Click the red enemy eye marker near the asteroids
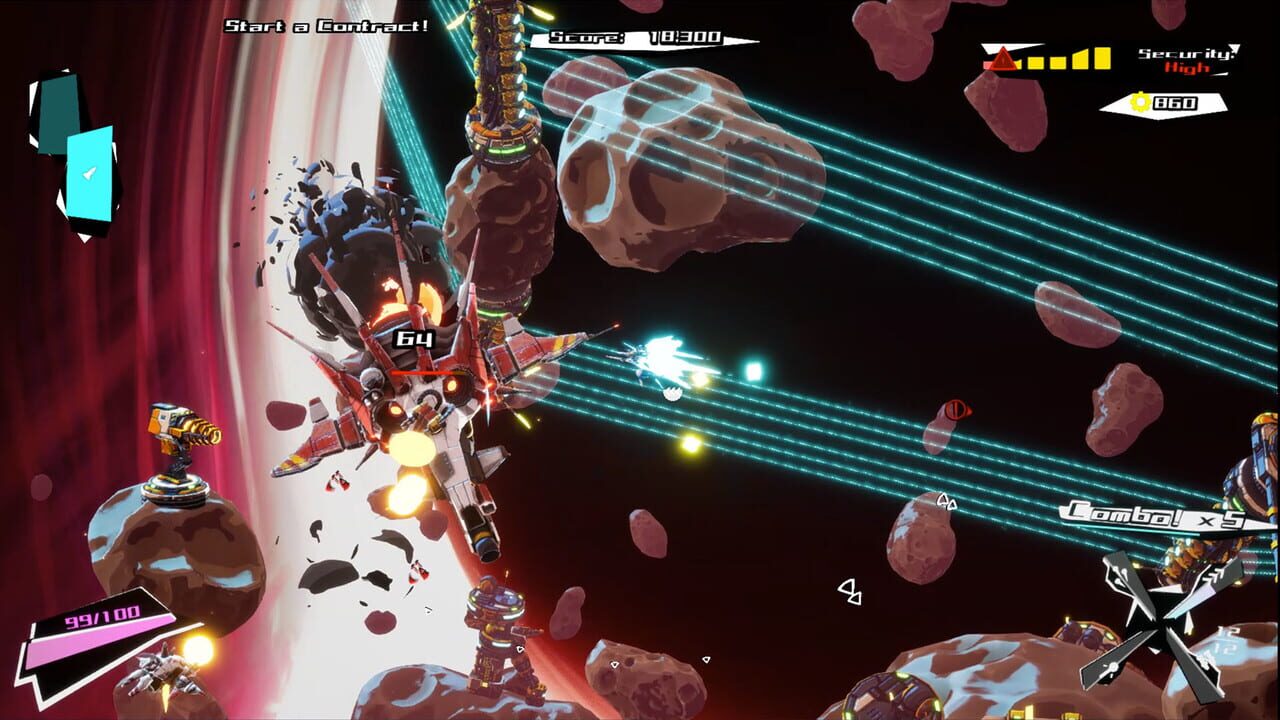Viewport: 1280px width, 720px height. (x=955, y=410)
